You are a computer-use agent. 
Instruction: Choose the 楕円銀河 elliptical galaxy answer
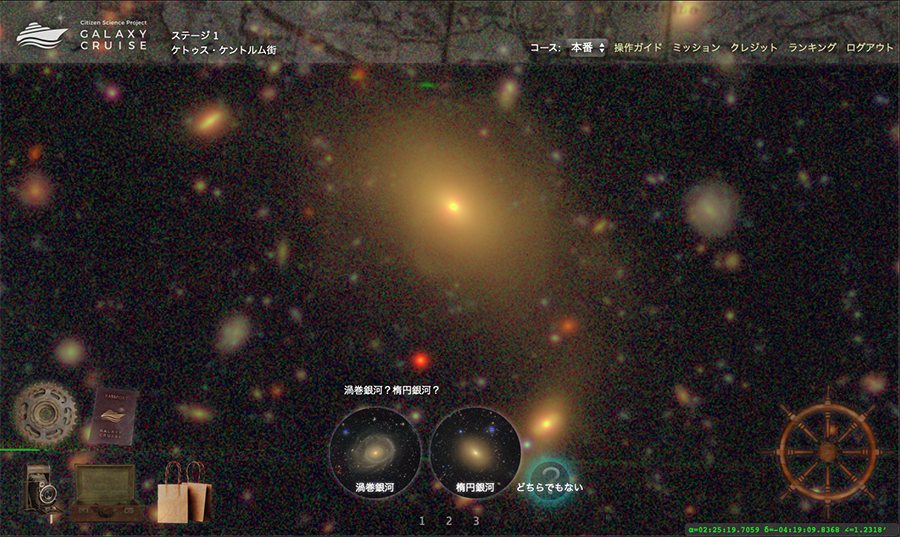[x=475, y=451]
